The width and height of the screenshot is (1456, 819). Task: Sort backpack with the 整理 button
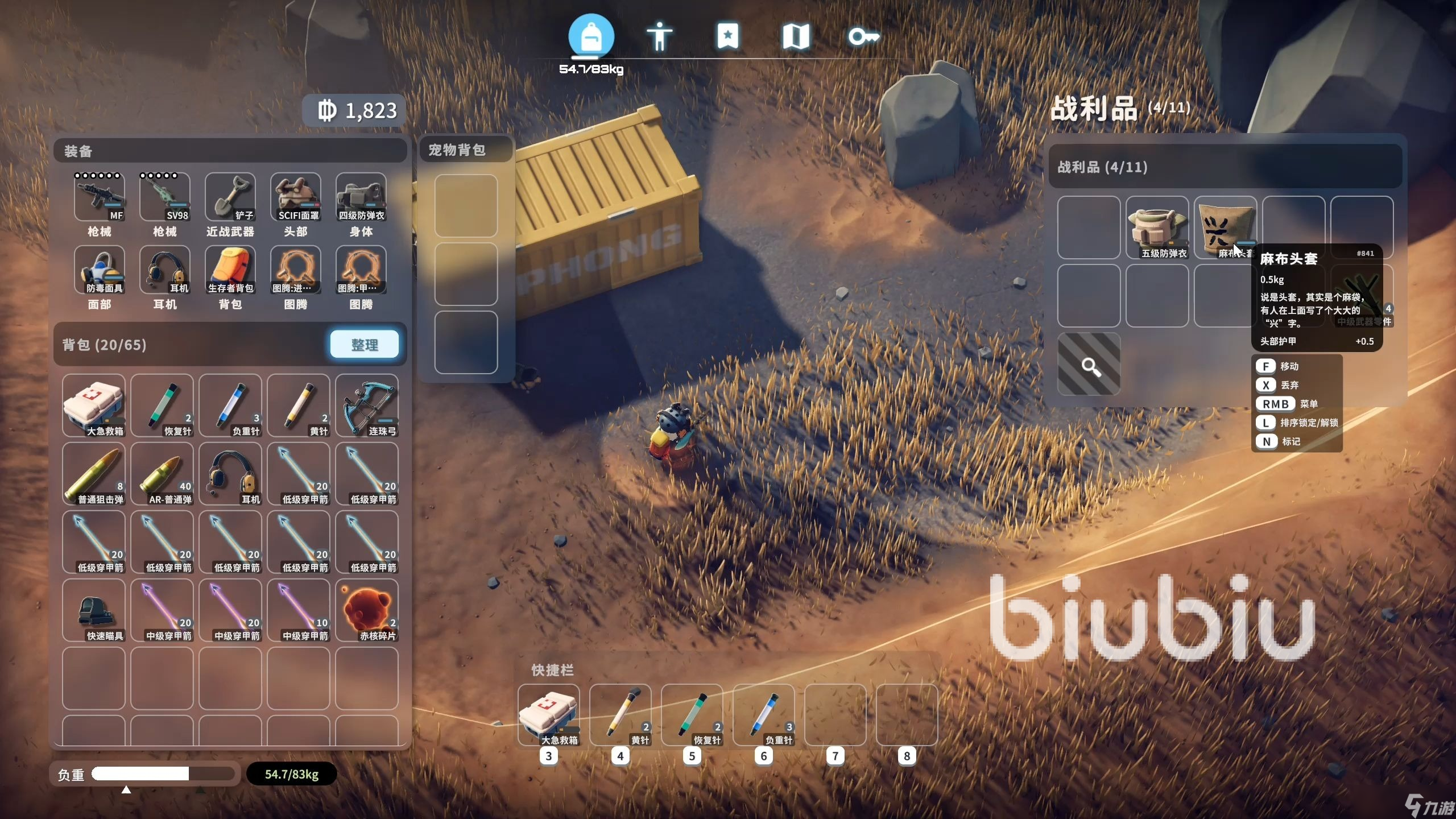click(x=364, y=345)
